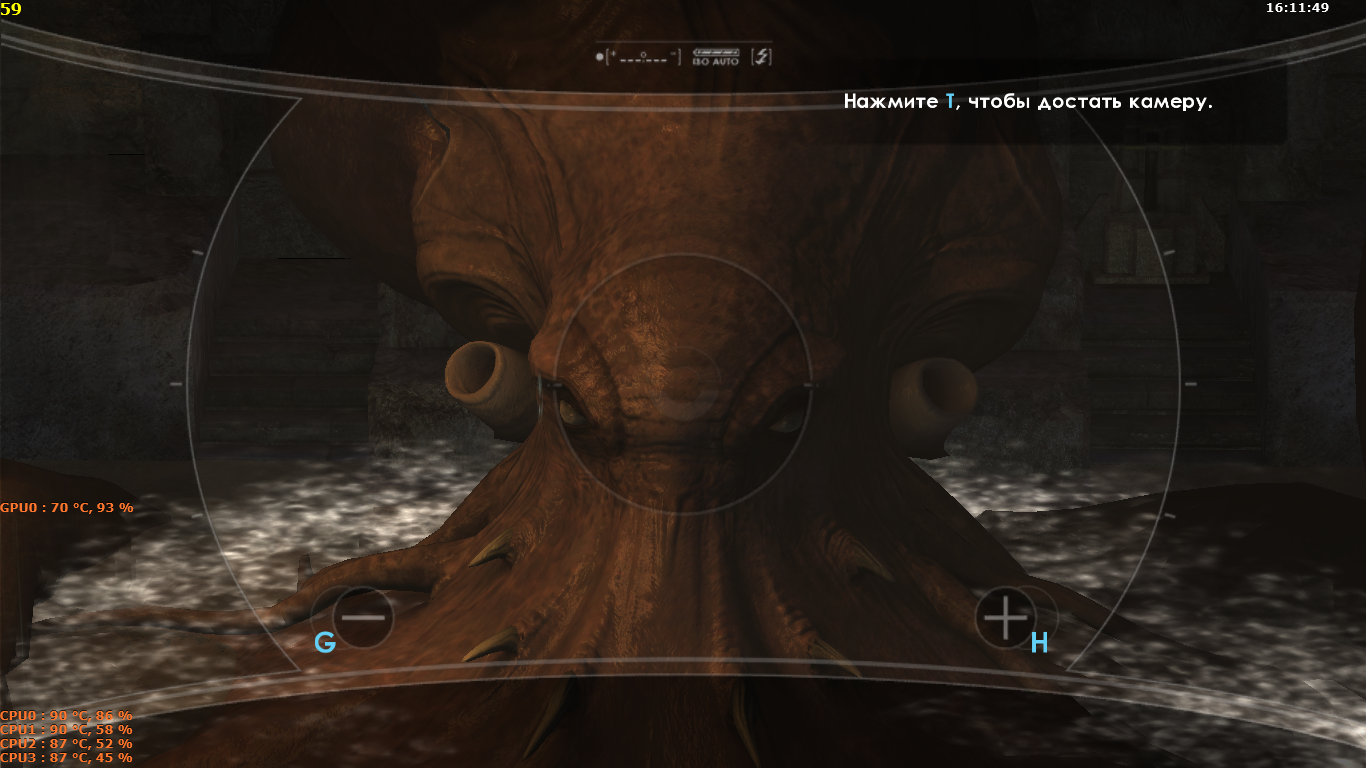Toggle the camera flash icon

762,57
